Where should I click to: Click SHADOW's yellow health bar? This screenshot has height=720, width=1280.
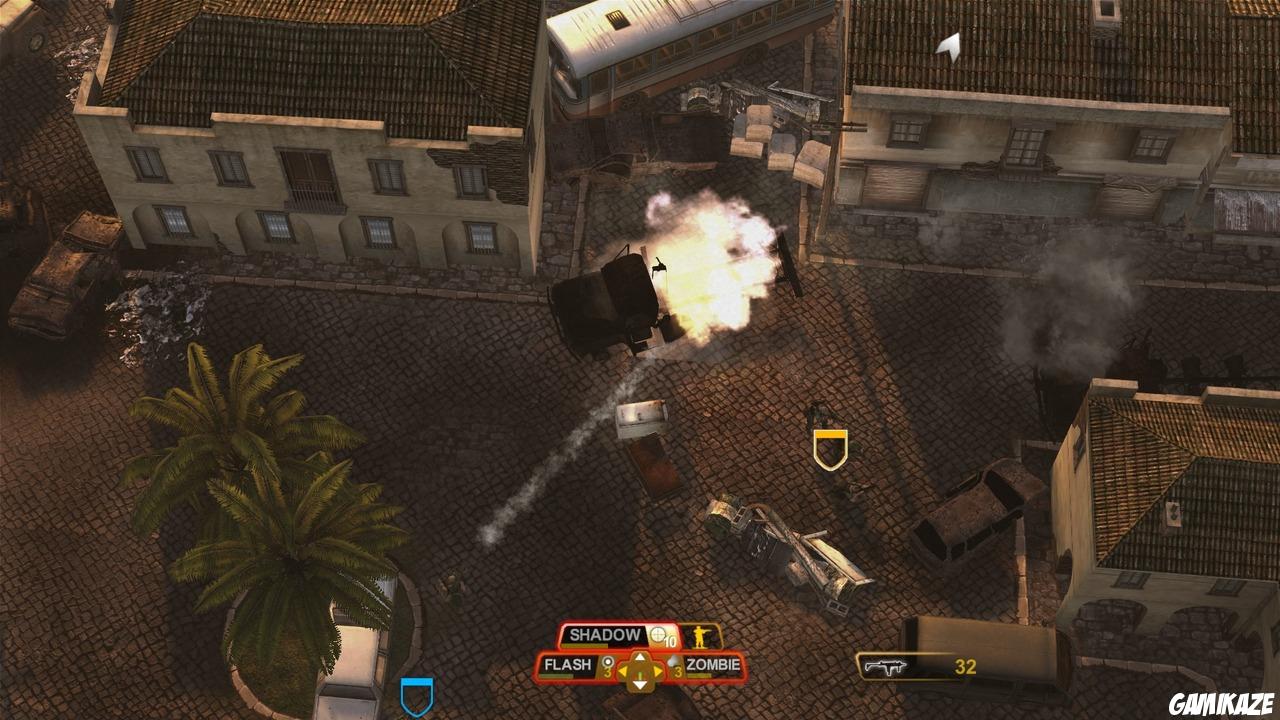tap(585, 646)
